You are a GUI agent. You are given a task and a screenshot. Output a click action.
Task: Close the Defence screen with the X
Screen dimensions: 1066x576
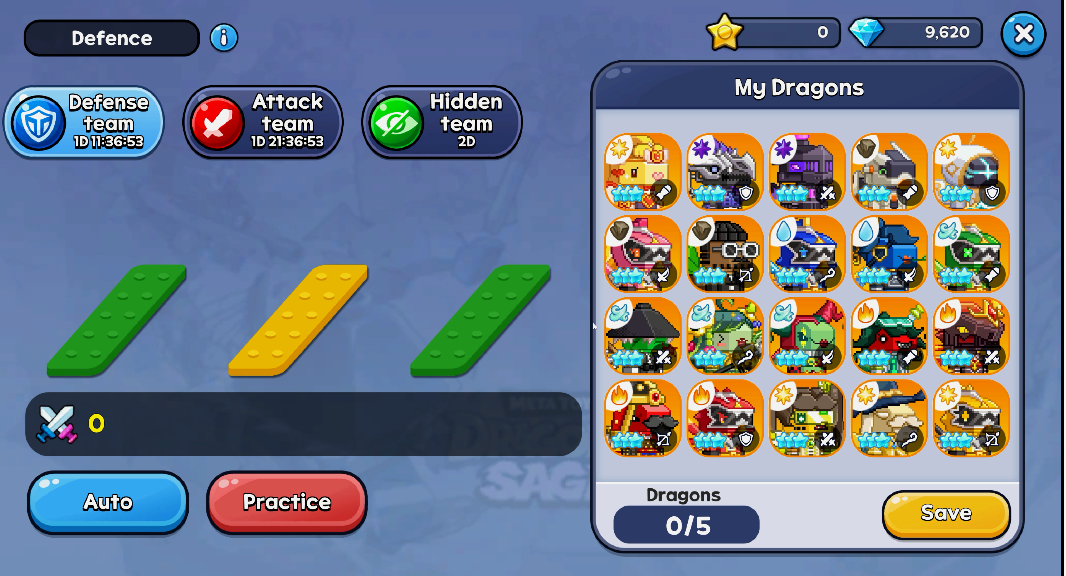1023,34
